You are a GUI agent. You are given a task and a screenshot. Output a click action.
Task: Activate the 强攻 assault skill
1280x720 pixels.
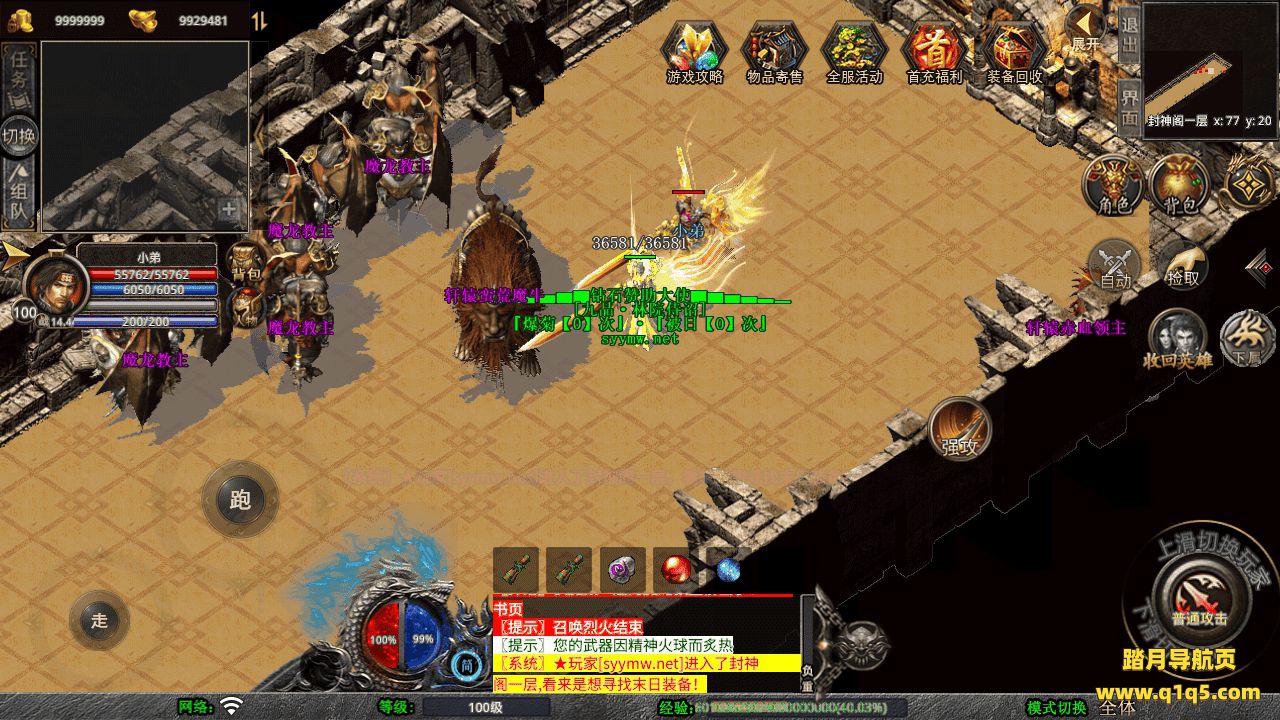tap(959, 430)
